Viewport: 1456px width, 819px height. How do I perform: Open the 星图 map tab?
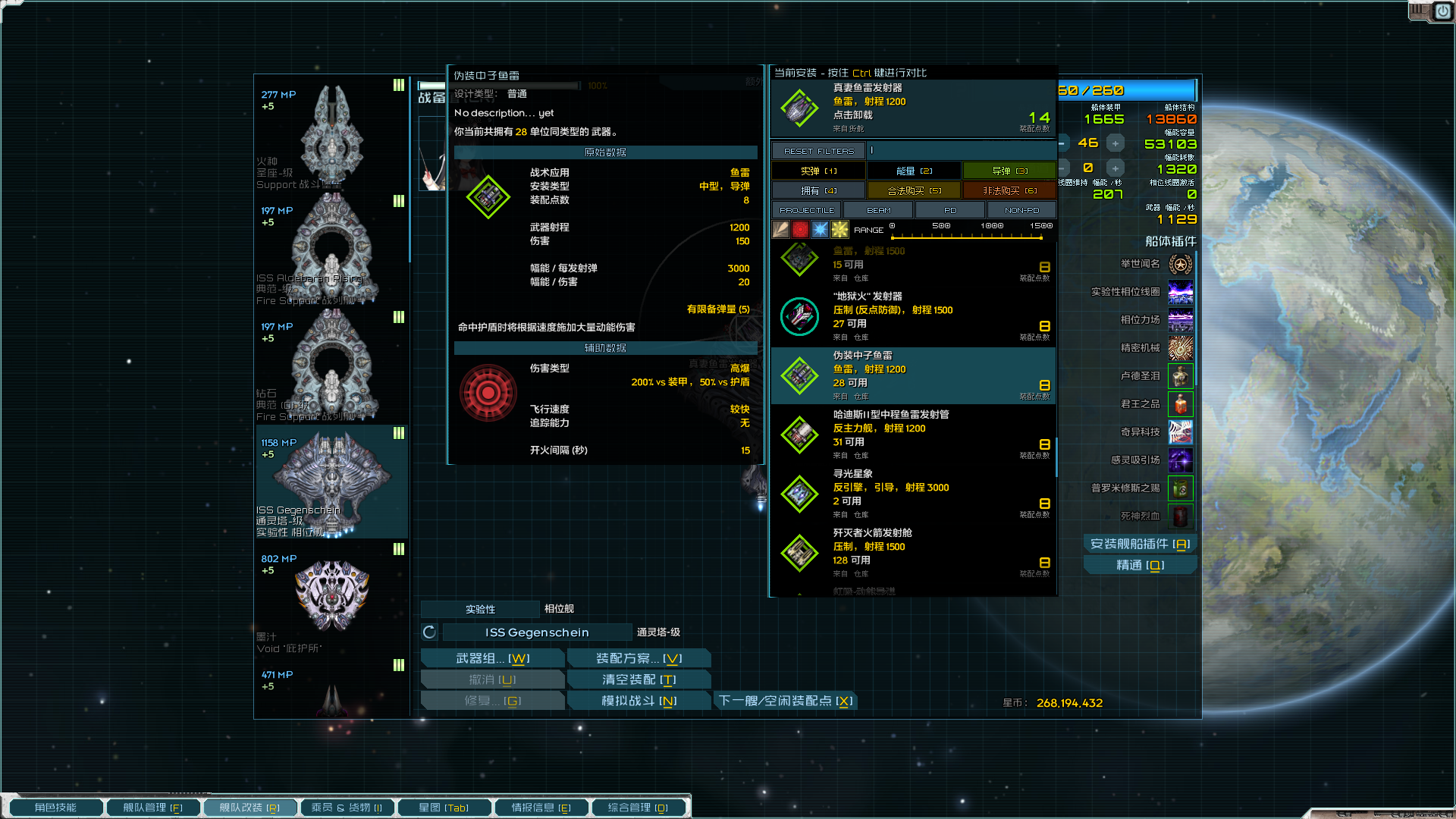coord(444,808)
